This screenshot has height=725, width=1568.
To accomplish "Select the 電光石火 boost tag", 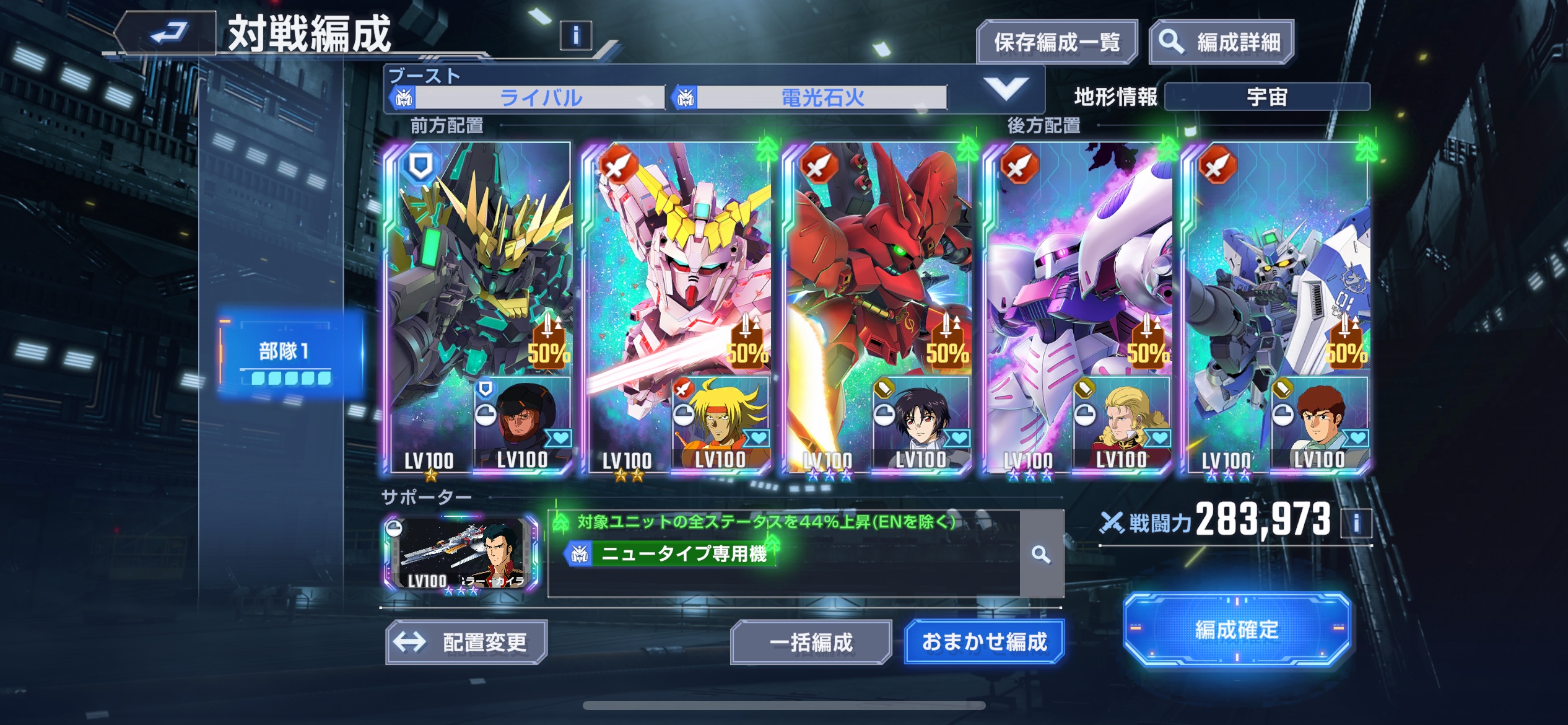I will point(822,97).
